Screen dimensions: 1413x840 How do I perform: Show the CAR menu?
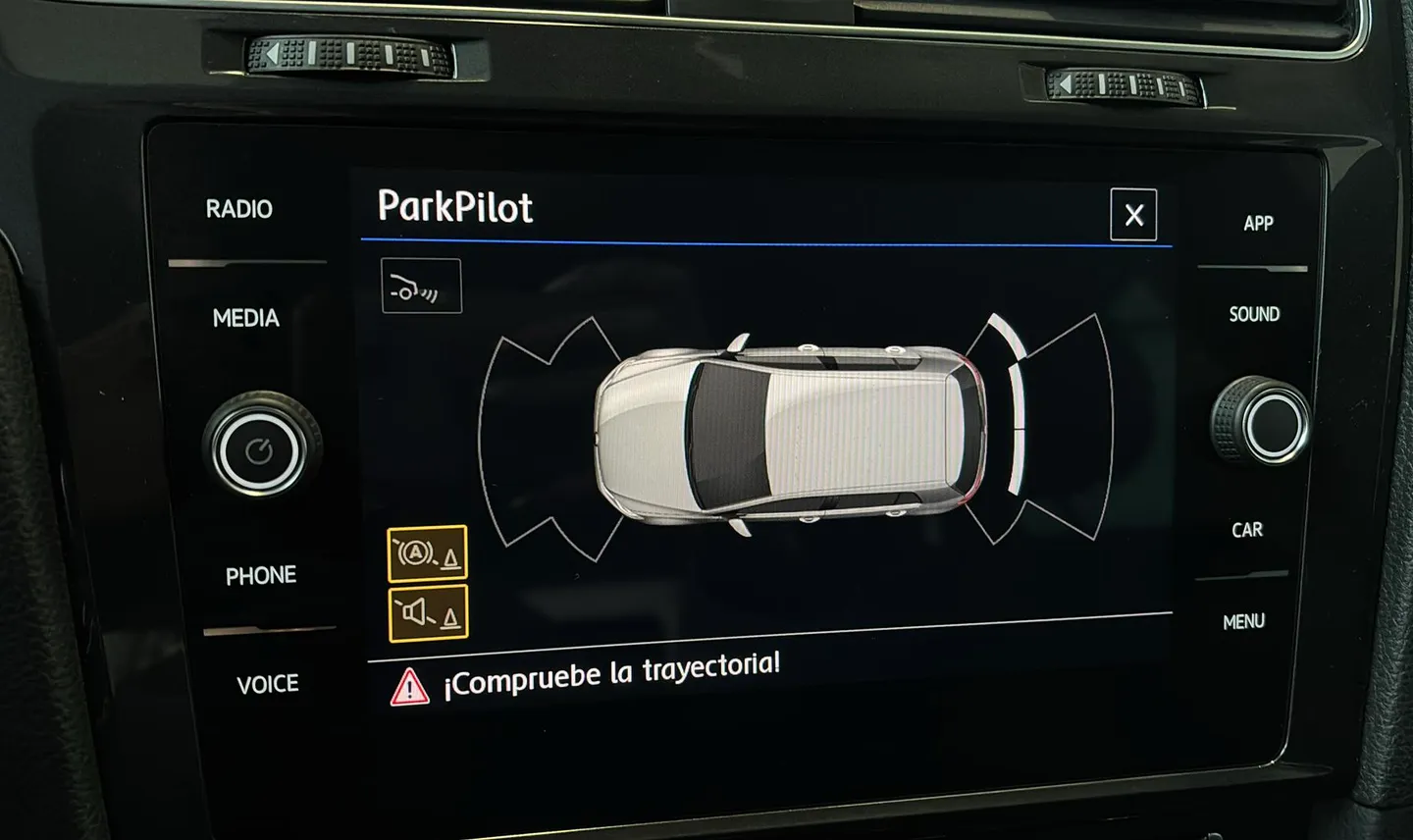tap(1247, 530)
